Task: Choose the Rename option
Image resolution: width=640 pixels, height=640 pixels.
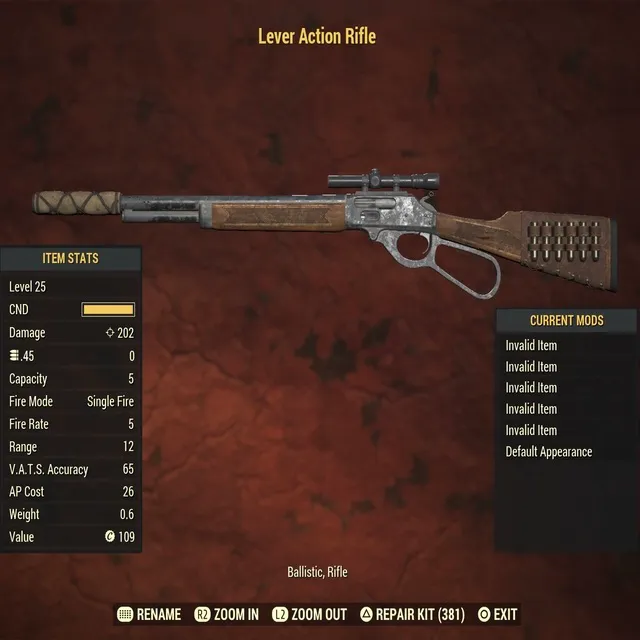Action: pyautogui.click(x=150, y=614)
